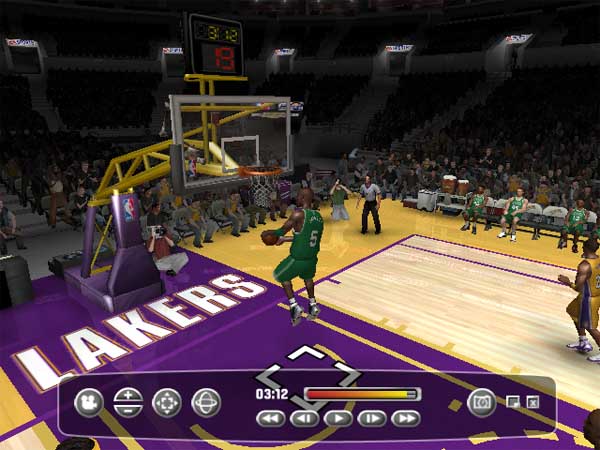The width and height of the screenshot is (600, 450).
Task: Take a screenshot with the photo camera button
Action: click(x=481, y=402)
